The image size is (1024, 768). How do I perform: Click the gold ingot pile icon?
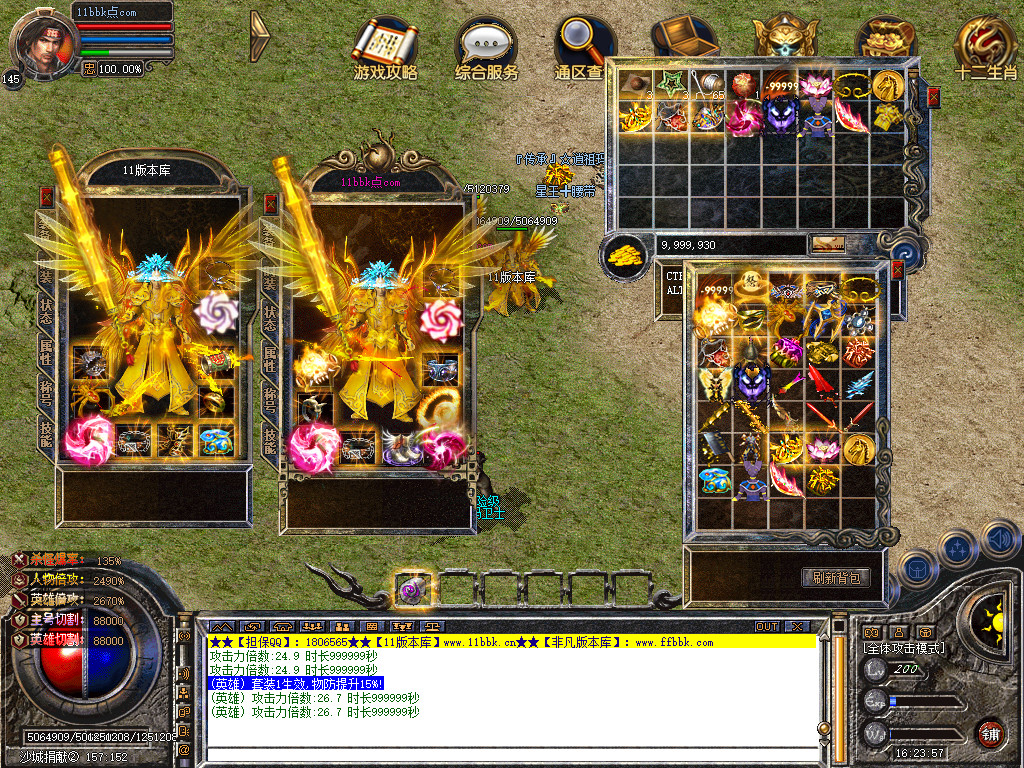[626, 254]
